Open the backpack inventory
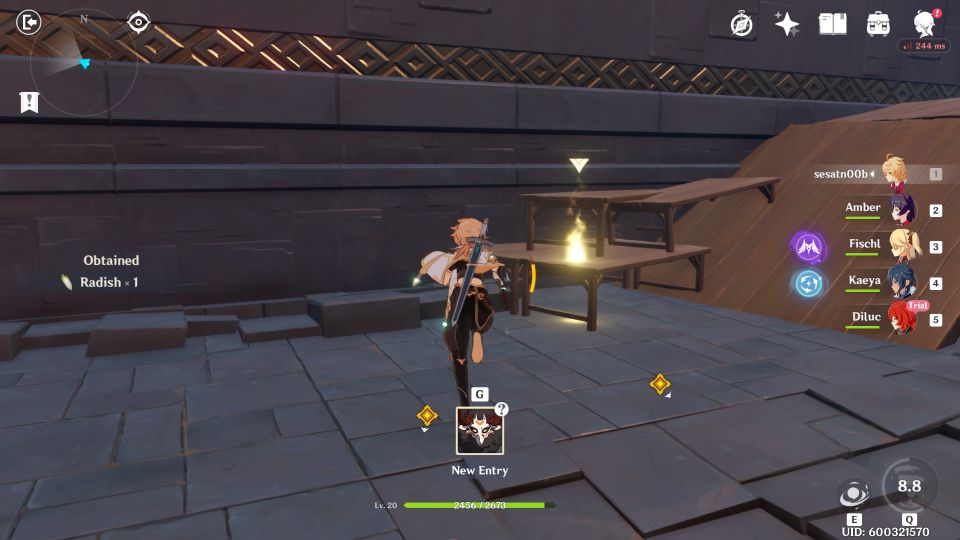The height and width of the screenshot is (540, 960). (879, 24)
